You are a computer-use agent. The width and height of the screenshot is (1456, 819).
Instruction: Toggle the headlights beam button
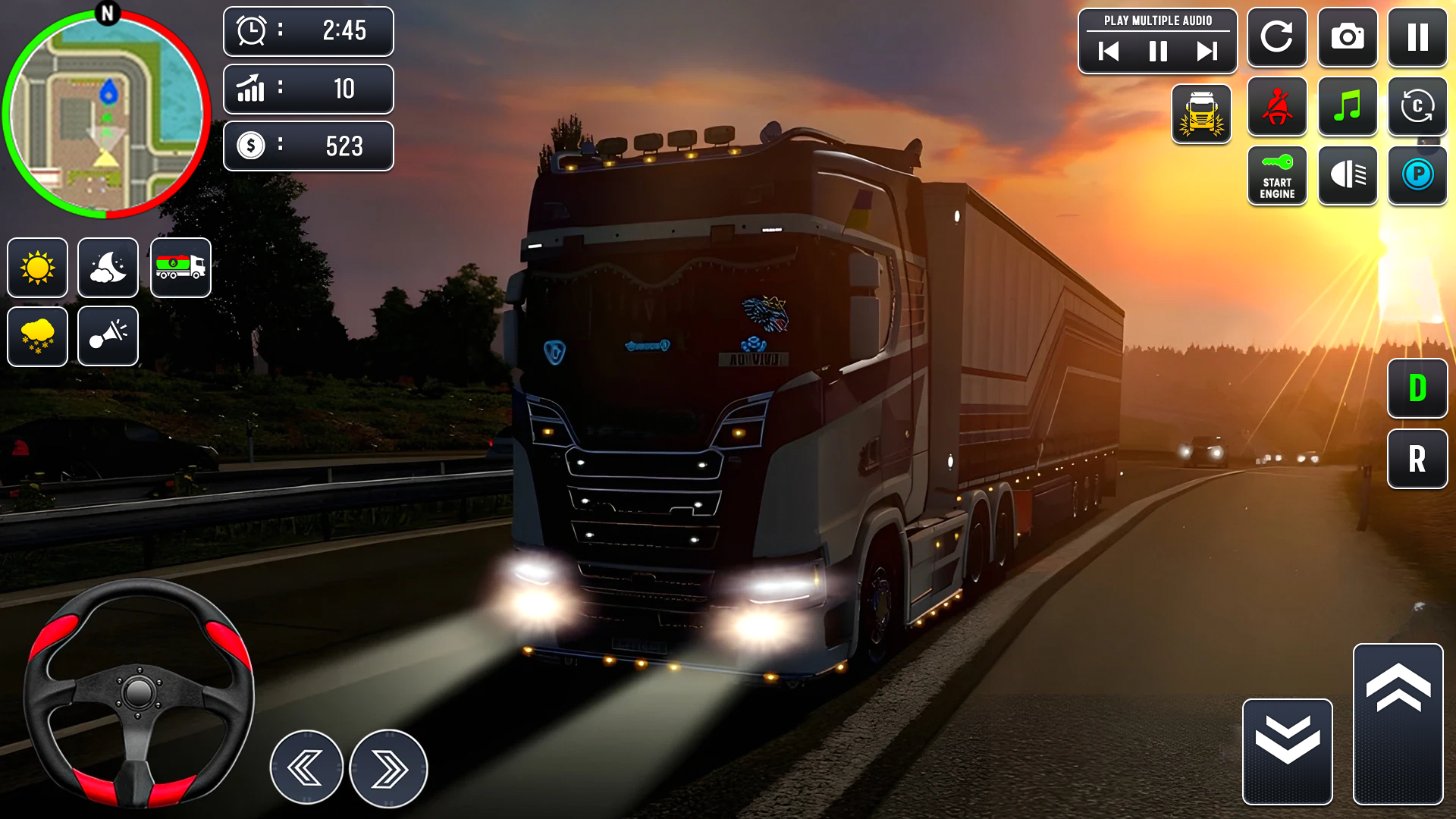click(x=1348, y=176)
